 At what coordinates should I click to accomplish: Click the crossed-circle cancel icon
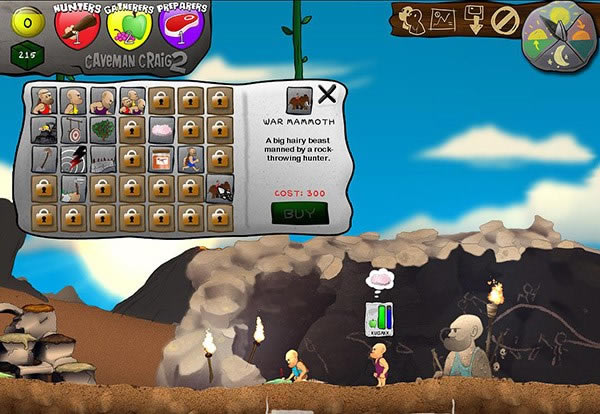(503, 19)
